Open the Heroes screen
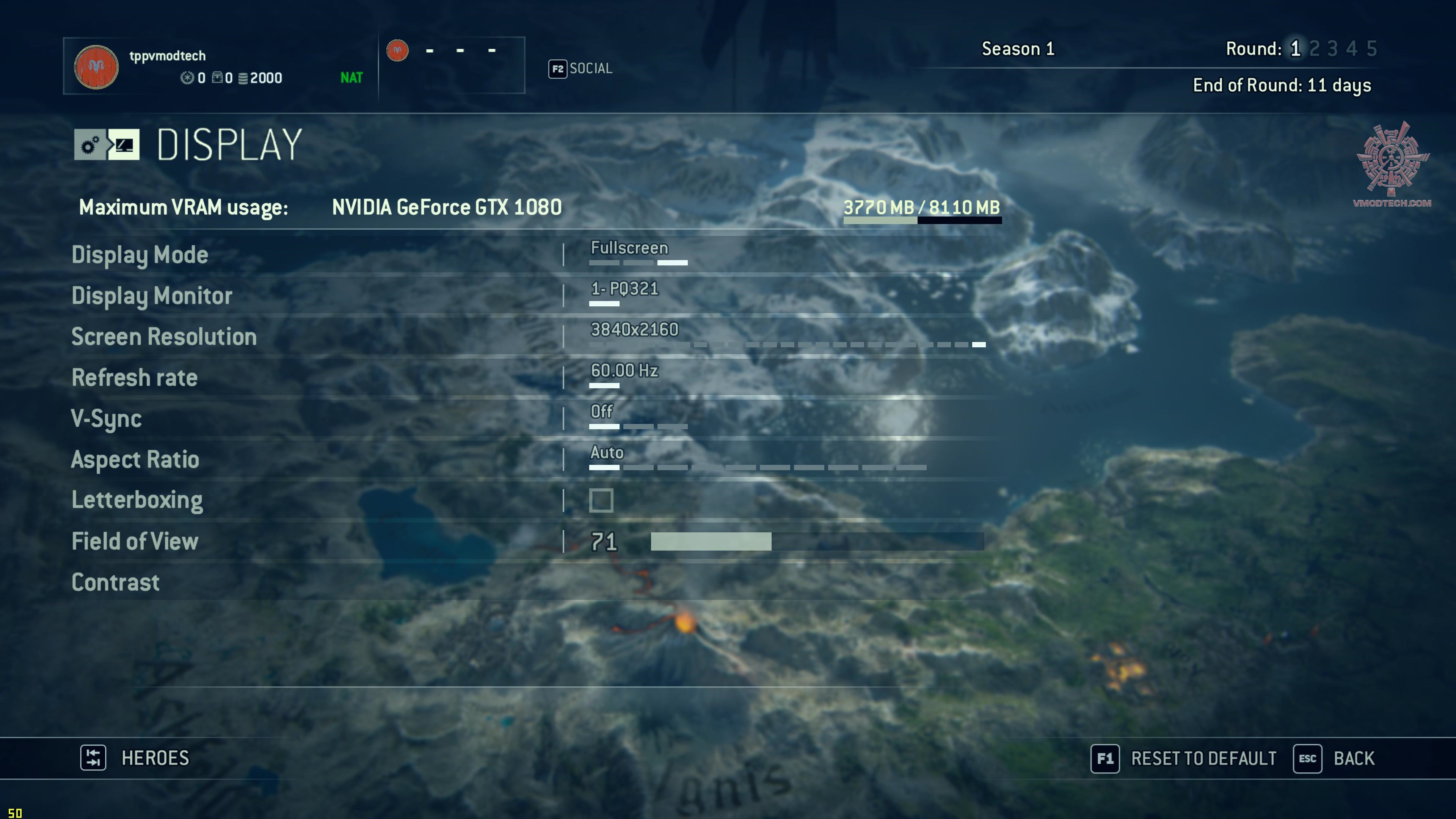Image resolution: width=1456 pixels, height=819 pixels. pos(154,758)
